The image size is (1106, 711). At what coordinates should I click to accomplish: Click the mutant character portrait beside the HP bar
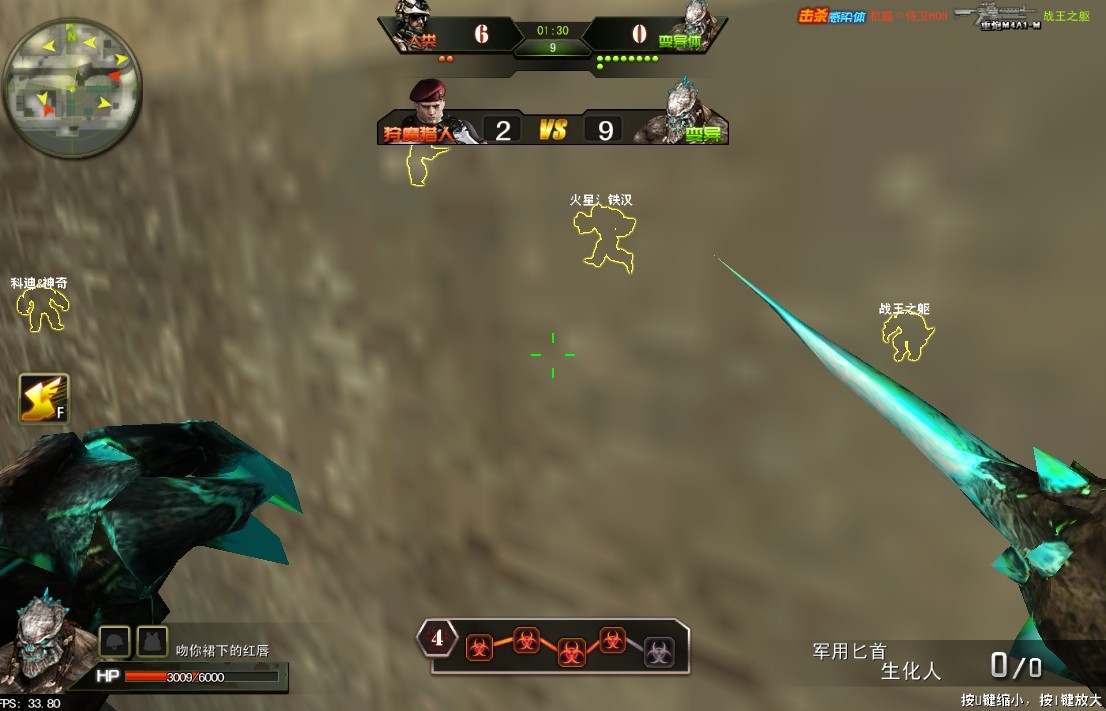coord(43,640)
